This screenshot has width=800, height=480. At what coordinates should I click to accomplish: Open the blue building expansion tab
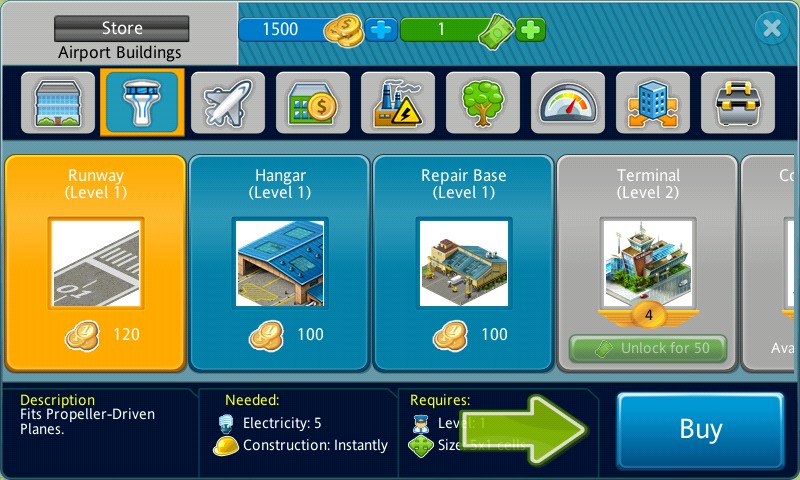653,103
